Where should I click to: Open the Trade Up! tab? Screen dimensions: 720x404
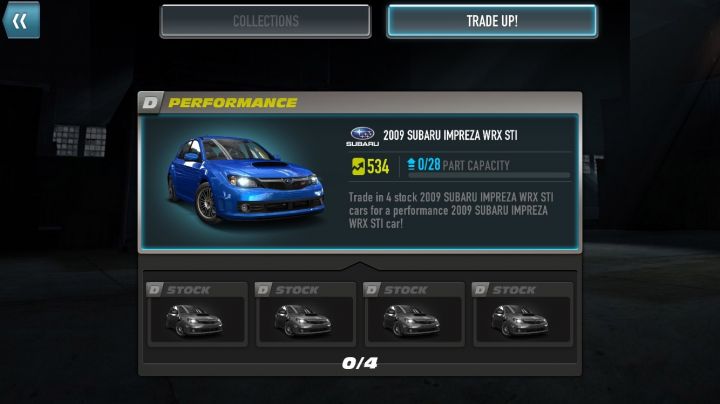pos(492,21)
